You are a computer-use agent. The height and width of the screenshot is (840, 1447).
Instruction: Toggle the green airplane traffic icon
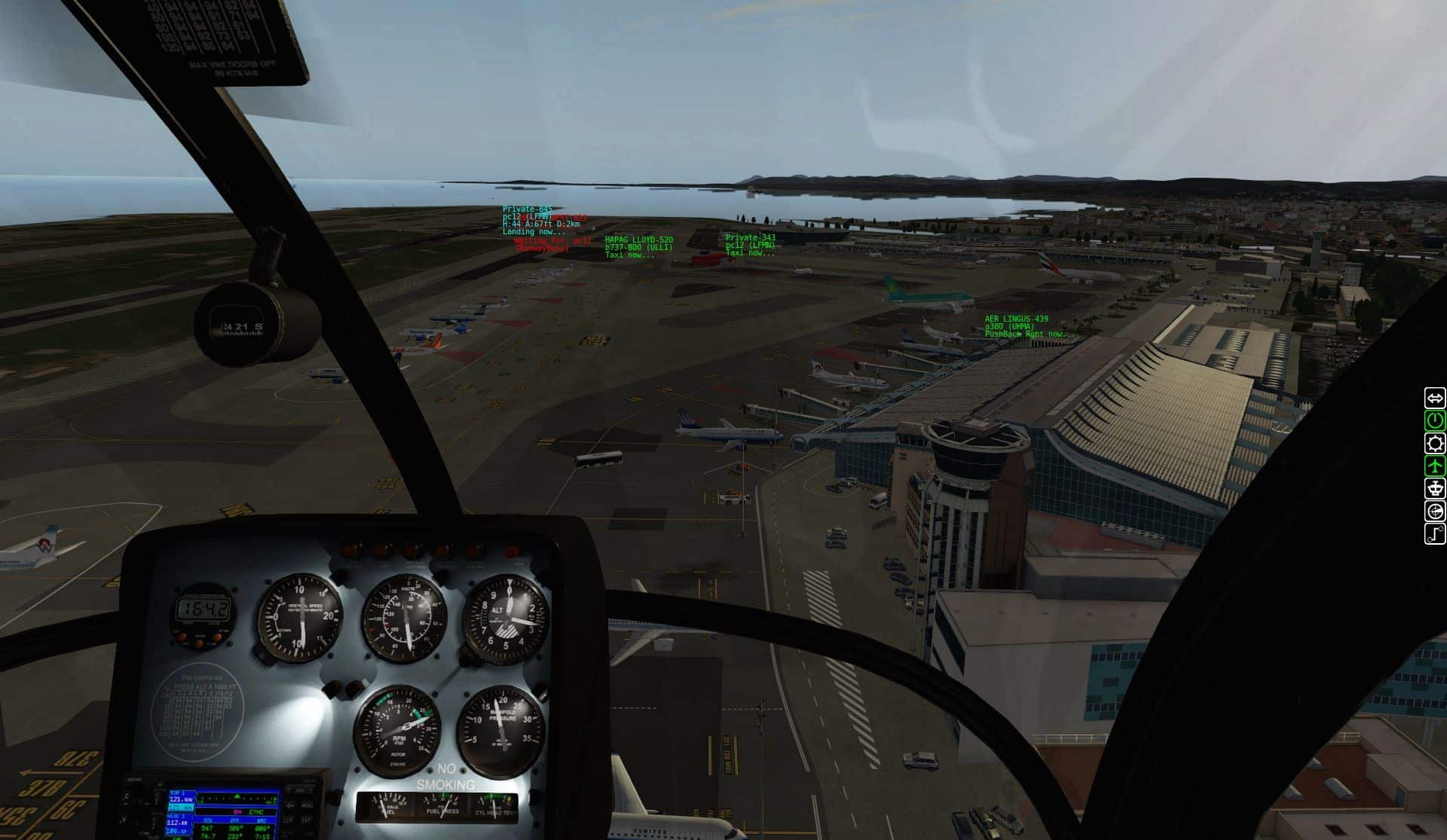(x=1434, y=466)
